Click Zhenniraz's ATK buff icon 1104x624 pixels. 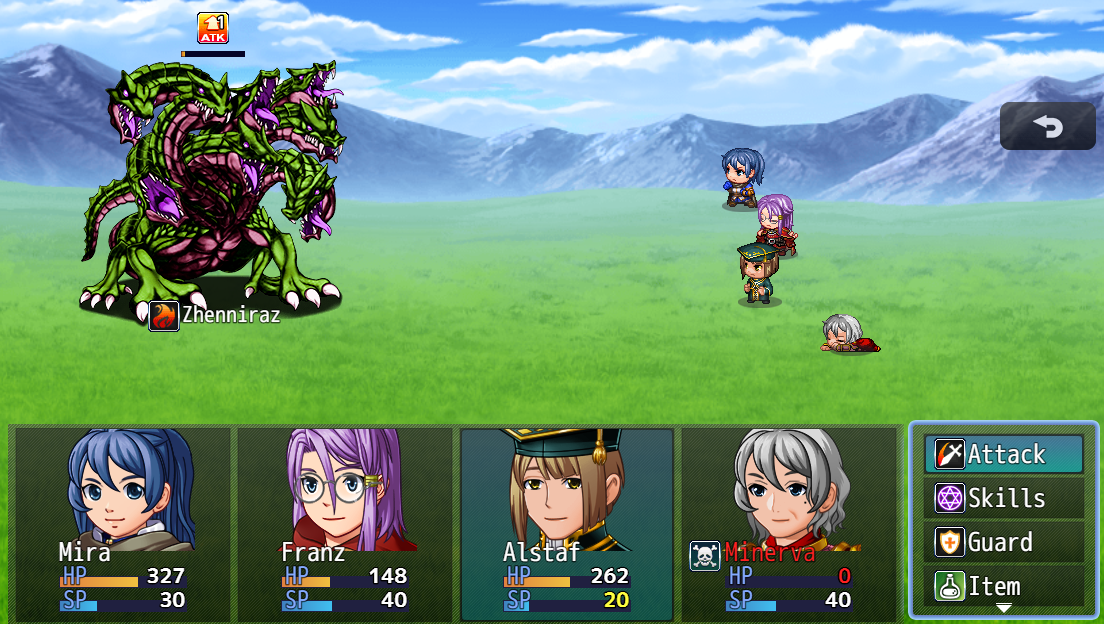point(213,28)
